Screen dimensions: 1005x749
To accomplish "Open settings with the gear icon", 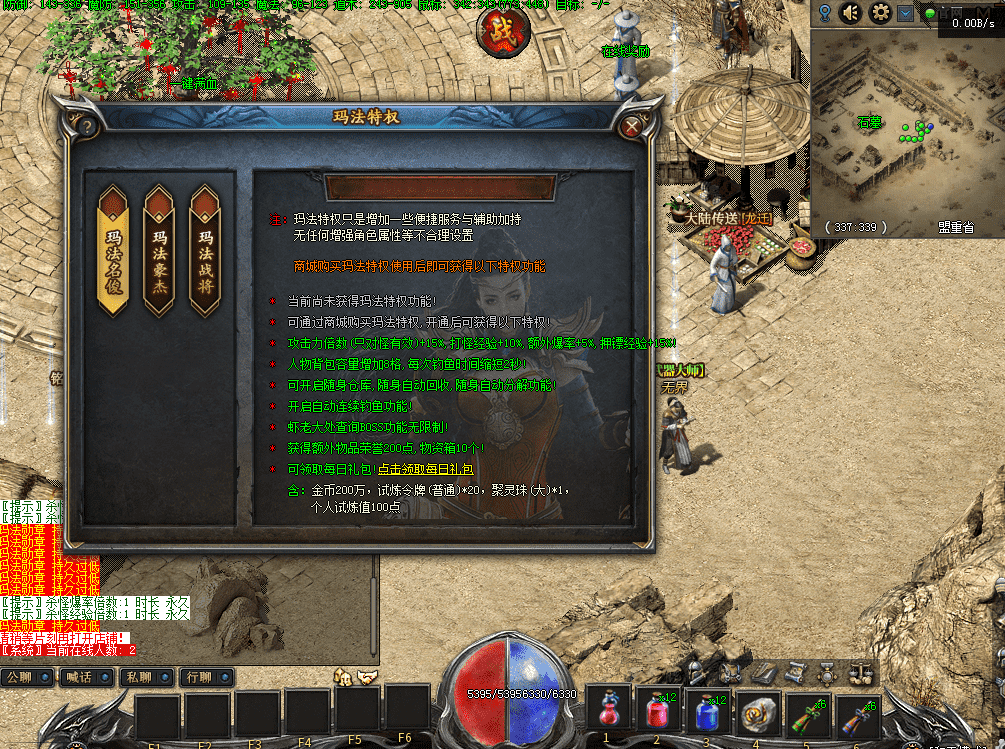I will tap(880, 13).
